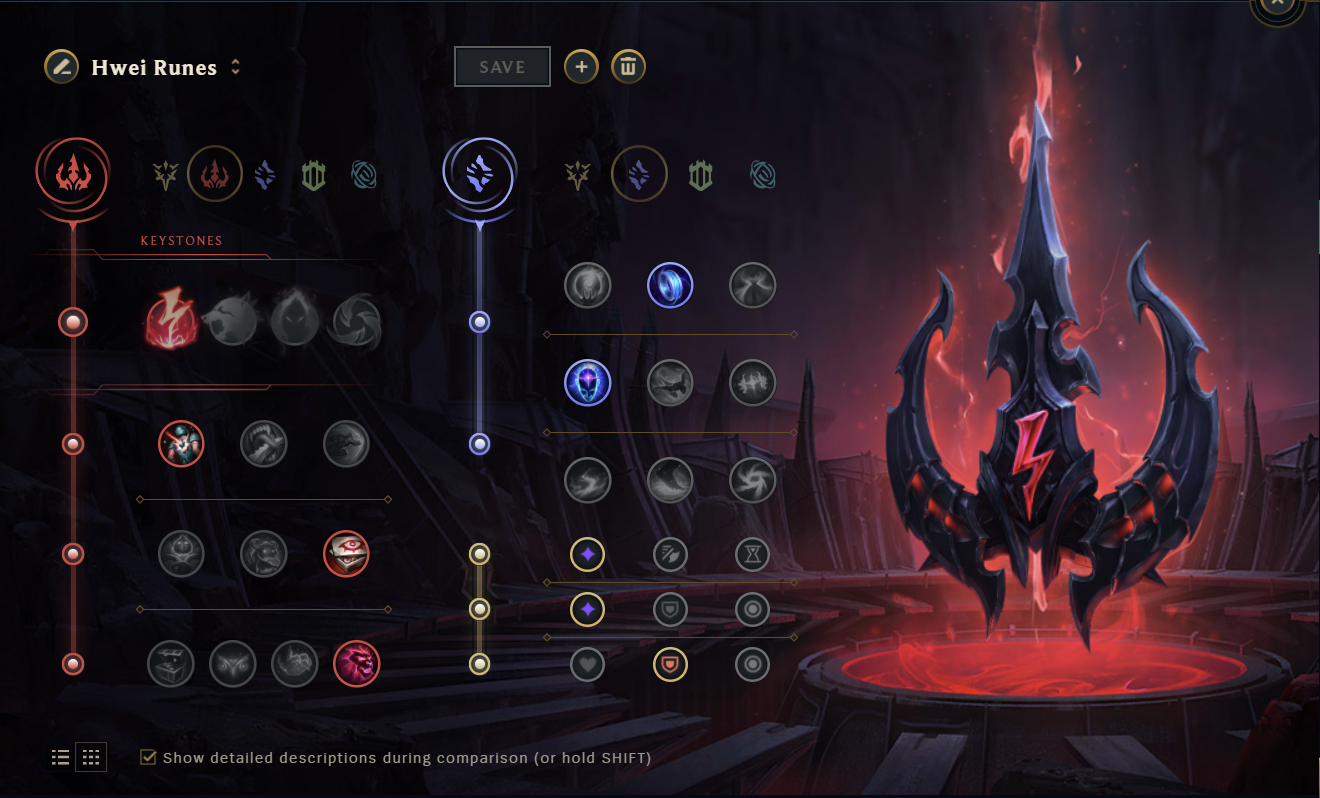Screen dimensions: 1320x798
Task: Select the Nullifying Orb rune
Action: (587, 285)
